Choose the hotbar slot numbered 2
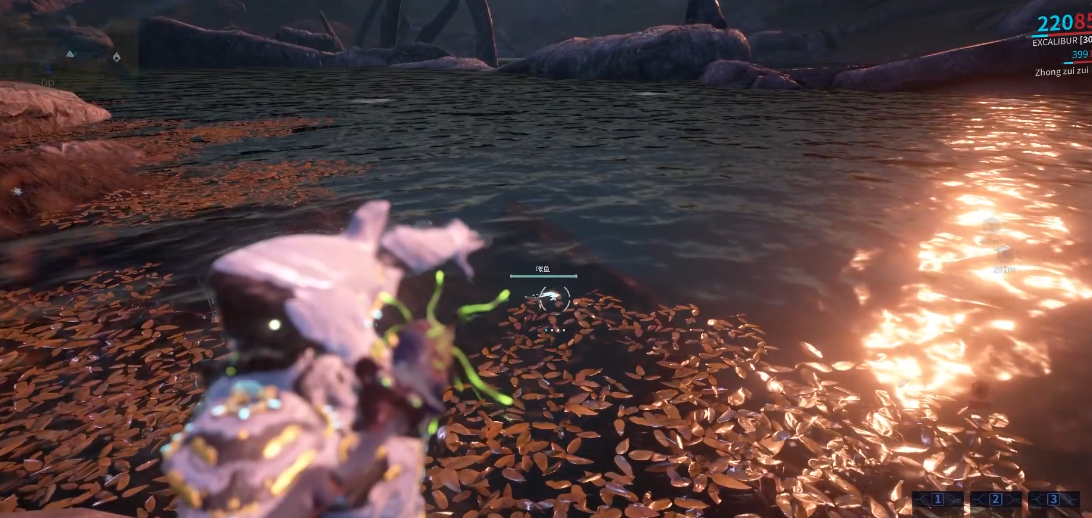Screen dimensions: 1092x518 click(995, 499)
